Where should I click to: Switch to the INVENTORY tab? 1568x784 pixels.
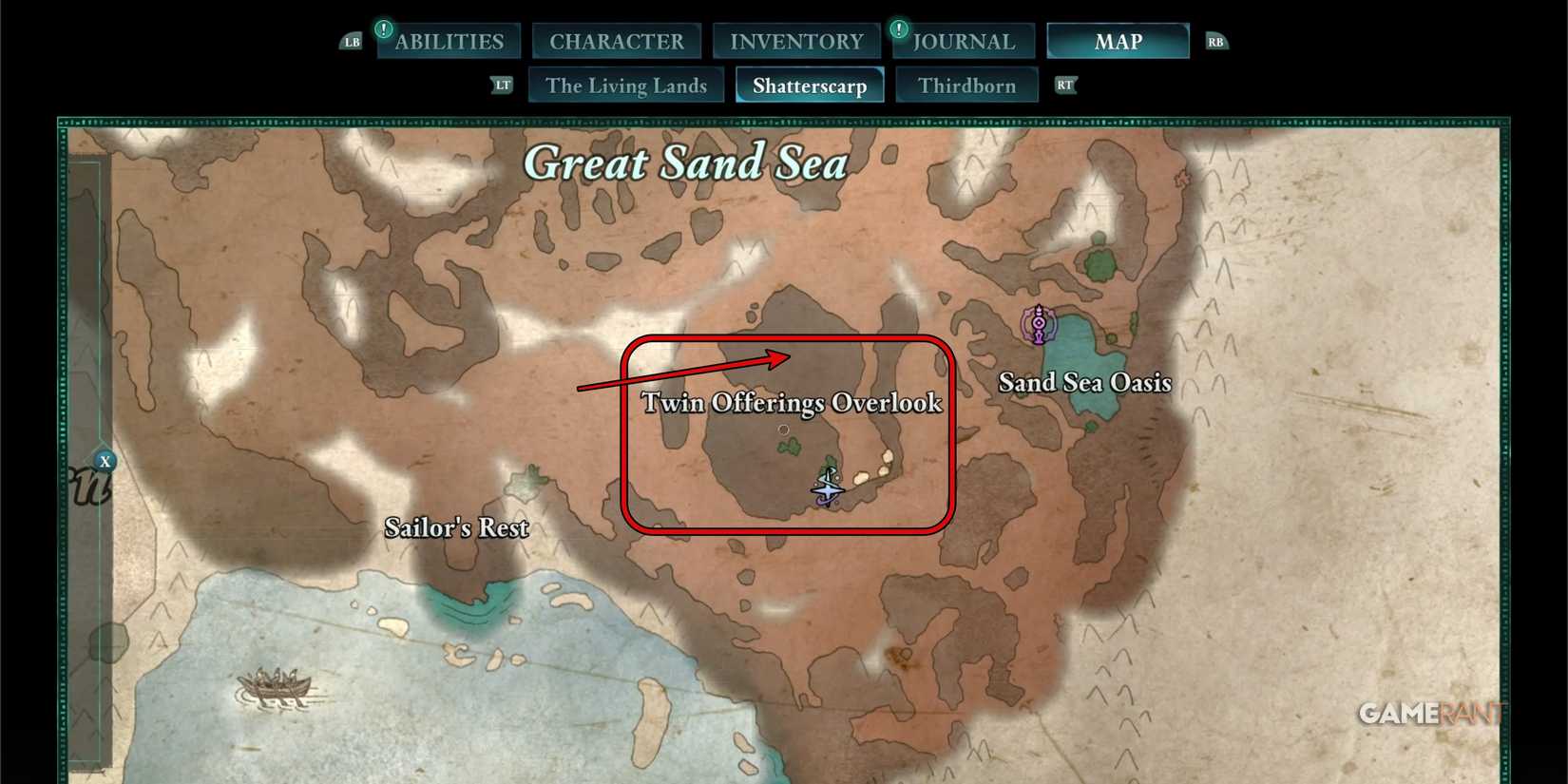click(796, 41)
